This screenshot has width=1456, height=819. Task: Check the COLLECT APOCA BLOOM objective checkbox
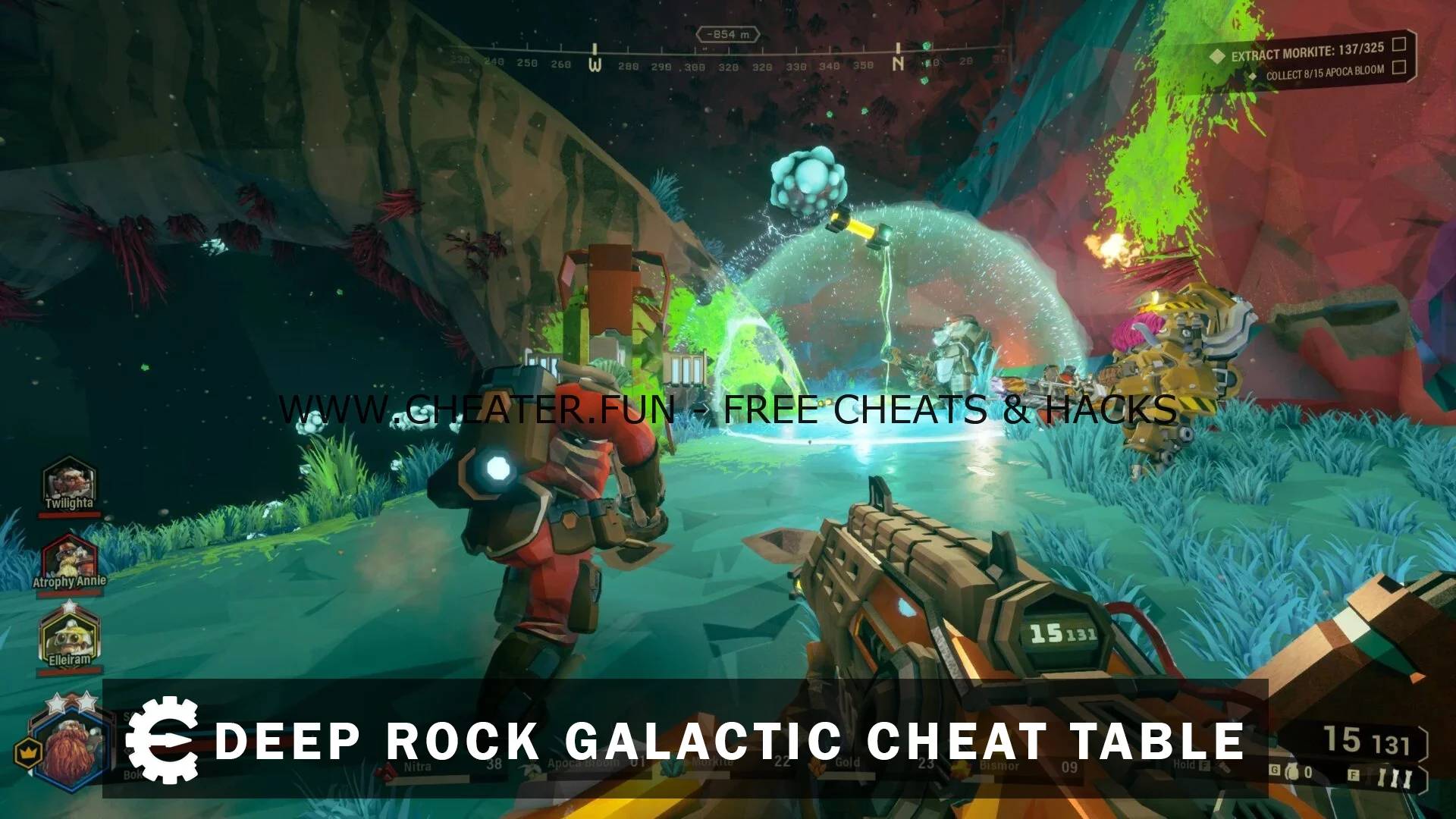pyautogui.click(x=1398, y=67)
